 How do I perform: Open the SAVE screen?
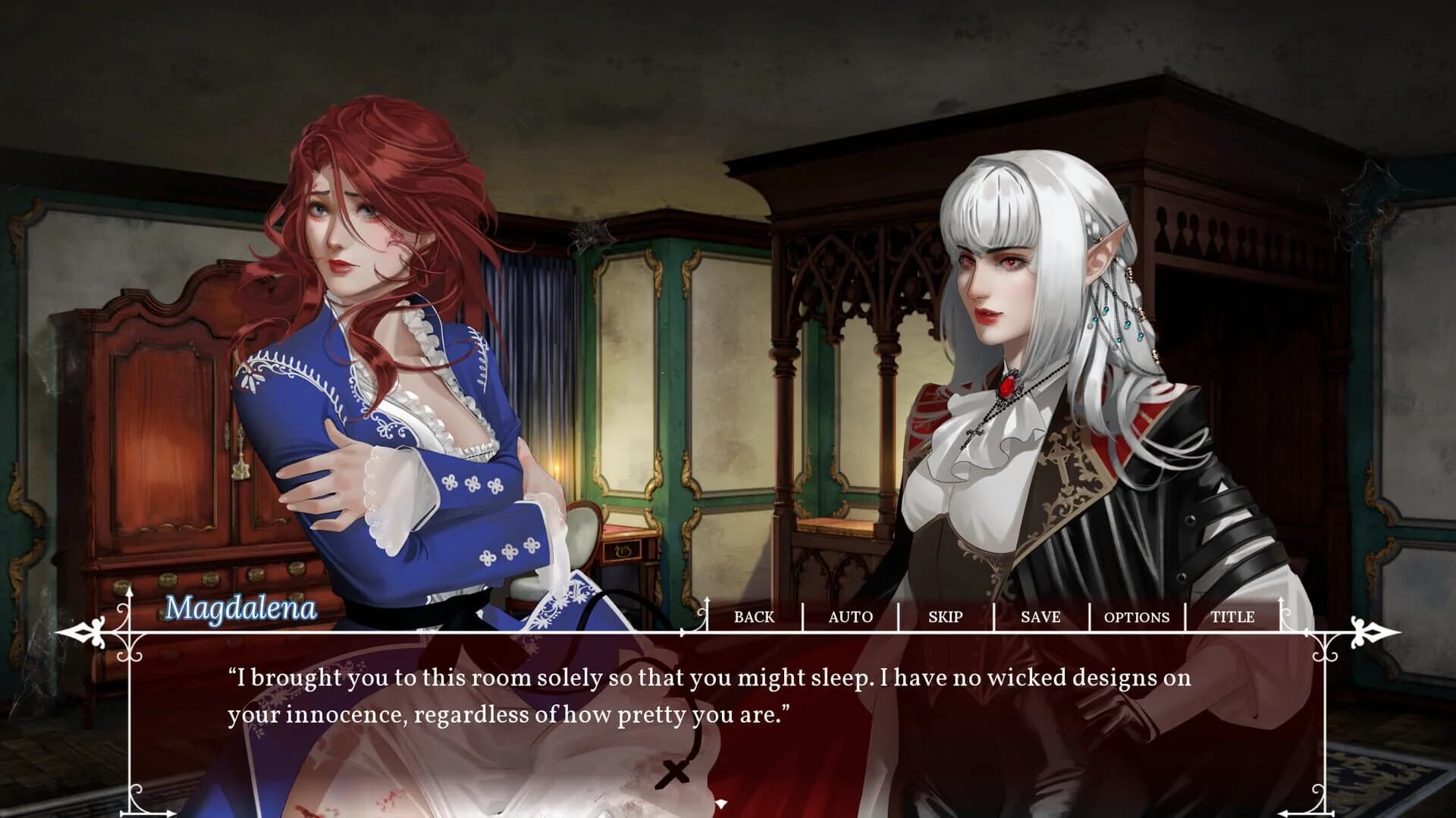point(1040,618)
